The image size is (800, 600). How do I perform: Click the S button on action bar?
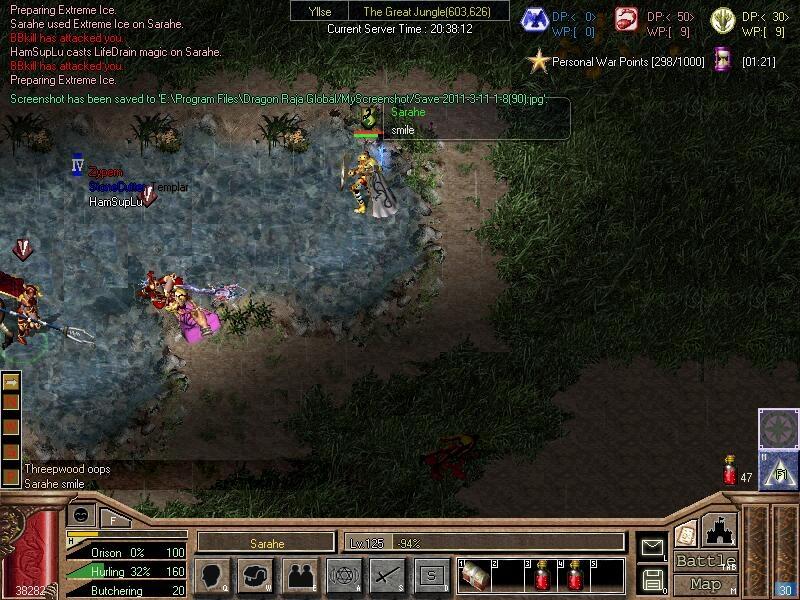click(431, 575)
